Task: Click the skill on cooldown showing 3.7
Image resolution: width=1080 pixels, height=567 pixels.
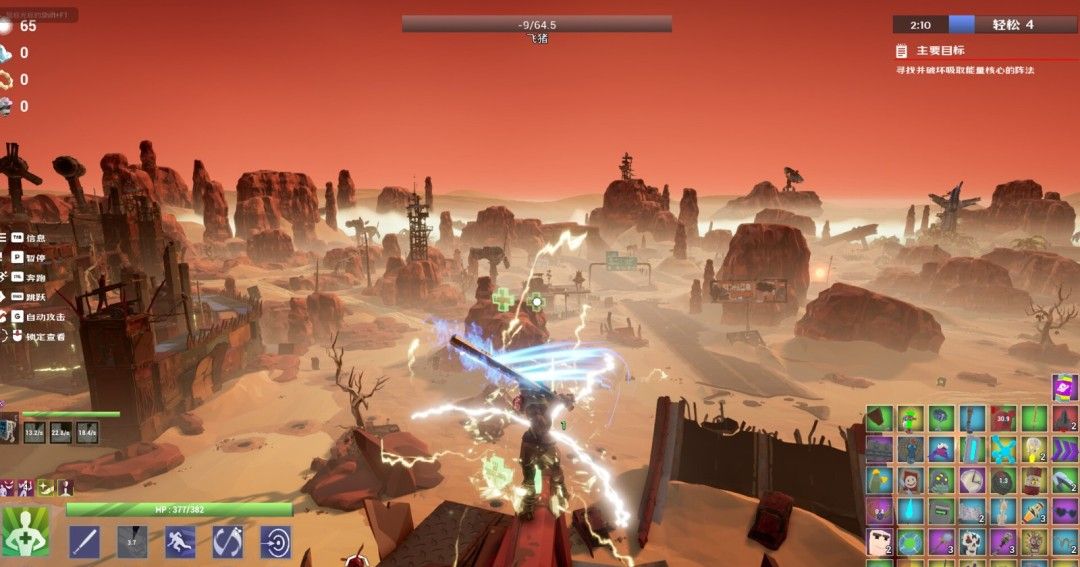Action: click(x=132, y=541)
